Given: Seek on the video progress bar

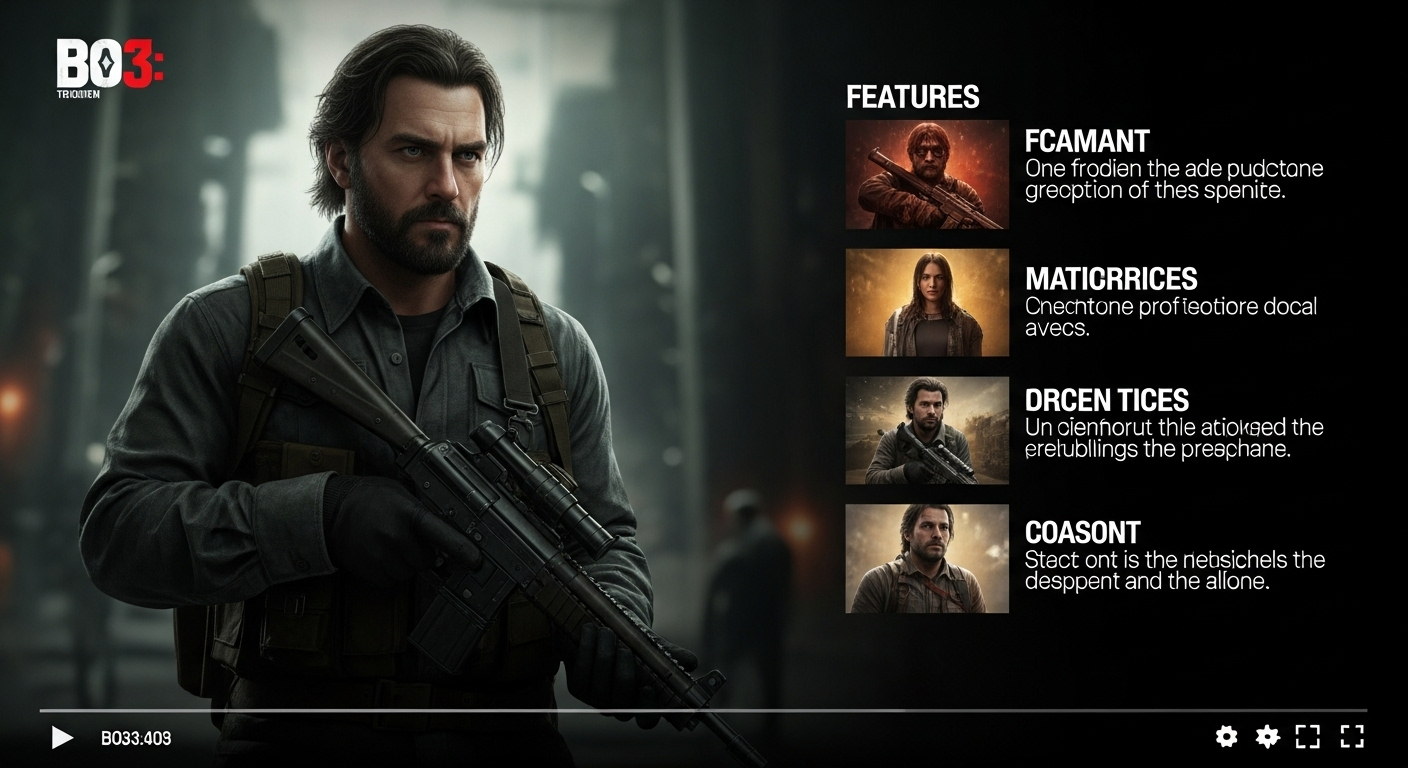Looking at the screenshot, I should pyautogui.click(x=700, y=711).
